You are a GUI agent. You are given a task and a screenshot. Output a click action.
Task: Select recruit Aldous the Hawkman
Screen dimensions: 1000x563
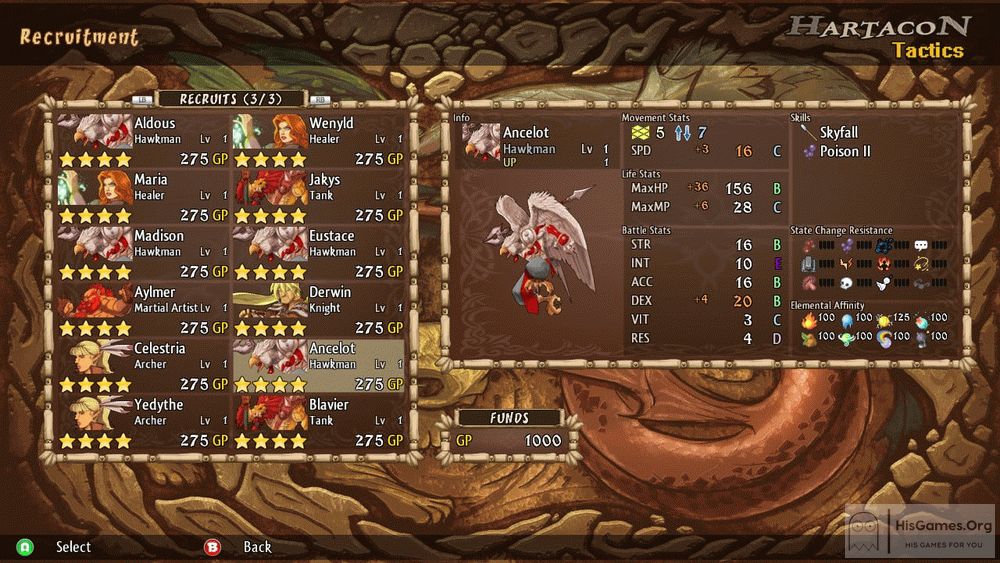(144, 141)
